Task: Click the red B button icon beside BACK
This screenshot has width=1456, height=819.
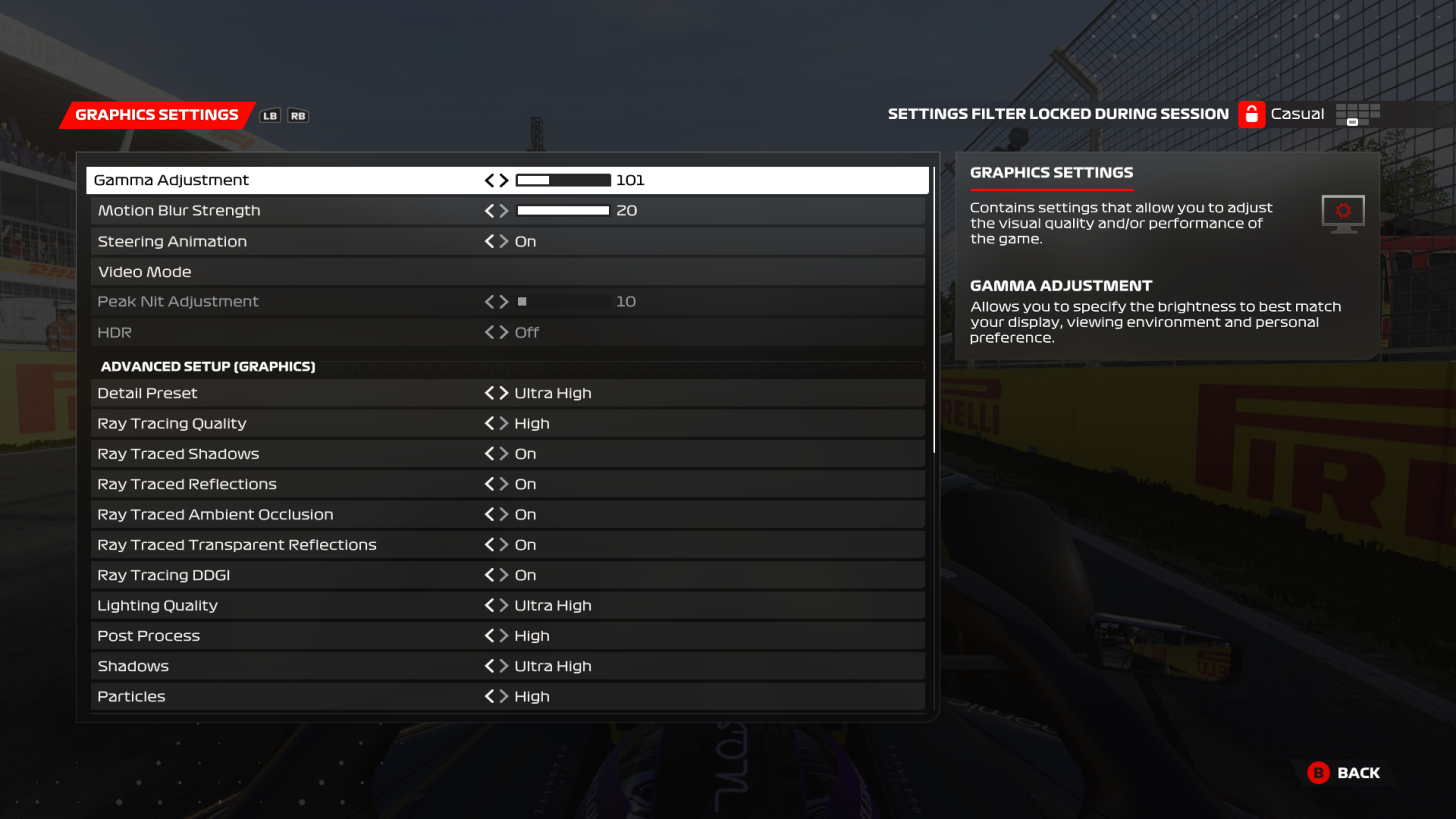Action: point(1318,773)
